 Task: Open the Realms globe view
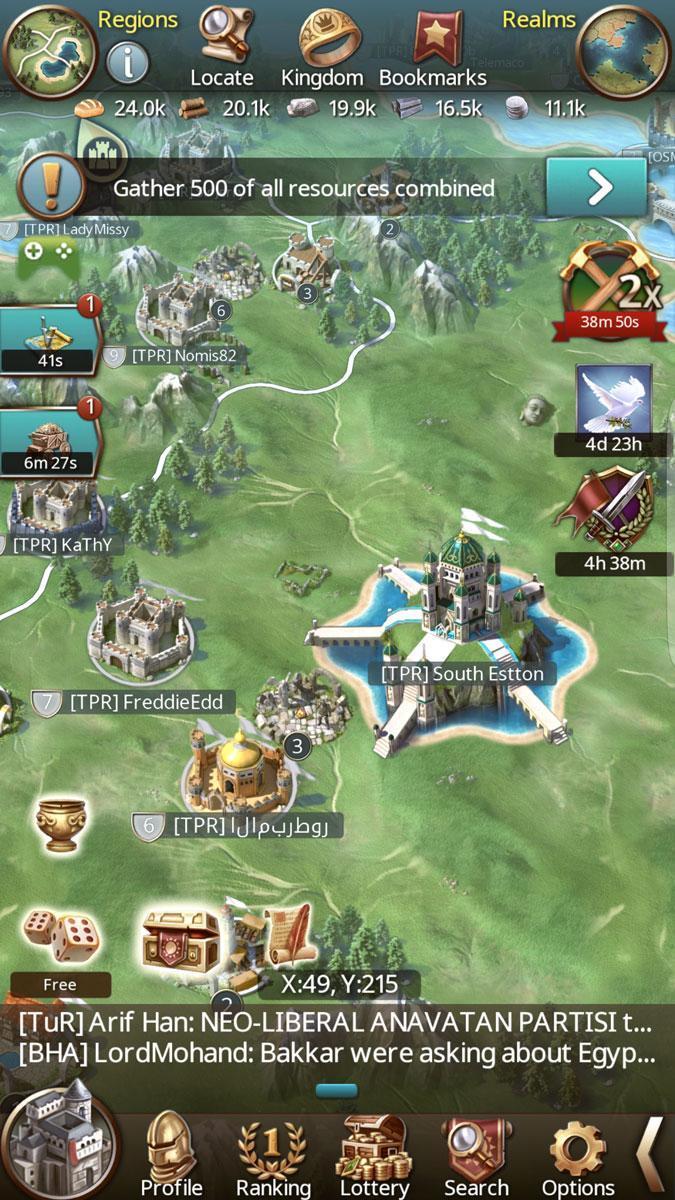pyautogui.click(x=624, y=52)
